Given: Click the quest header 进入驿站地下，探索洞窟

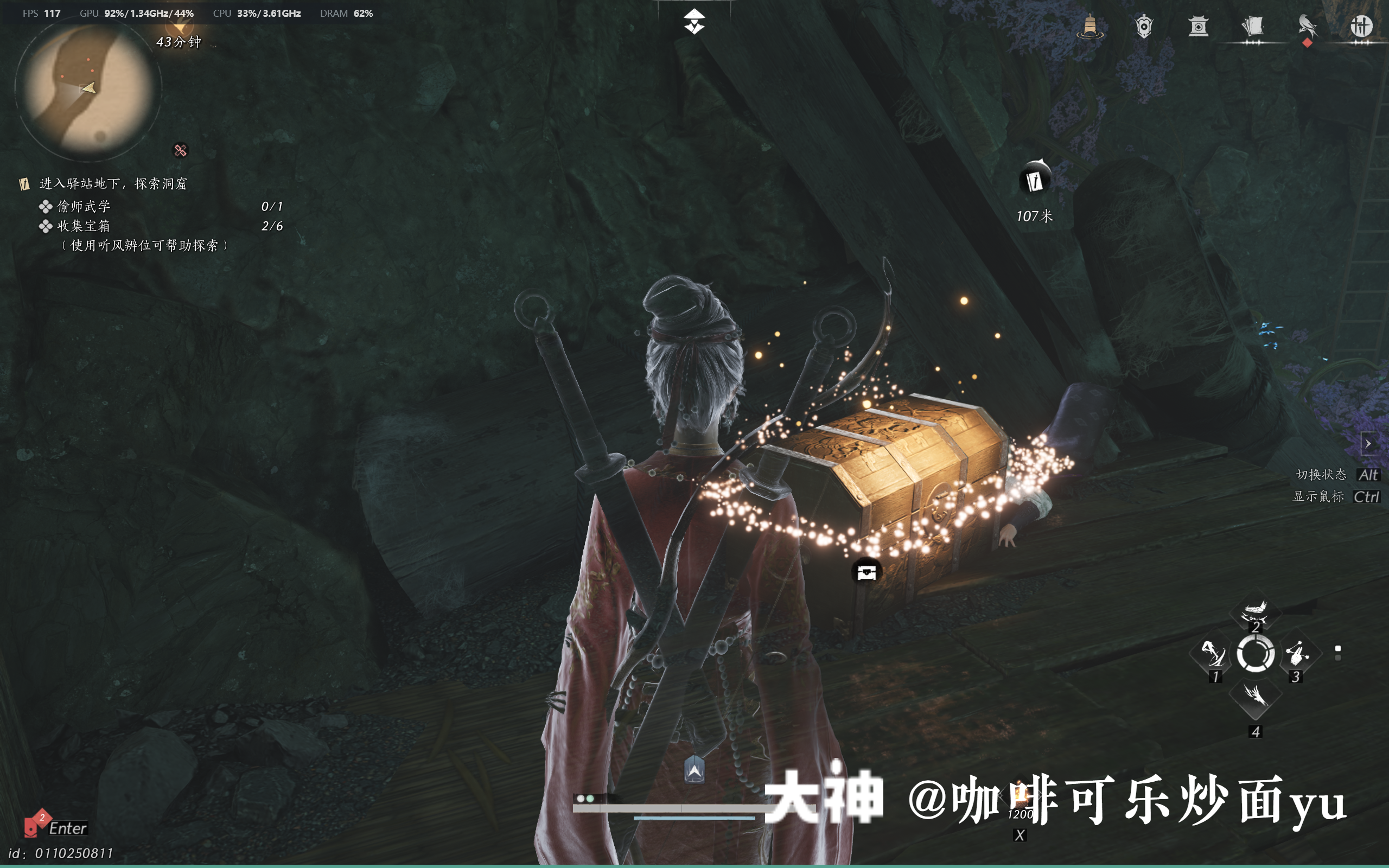Looking at the screenshot, I should [x=112, y=184].
